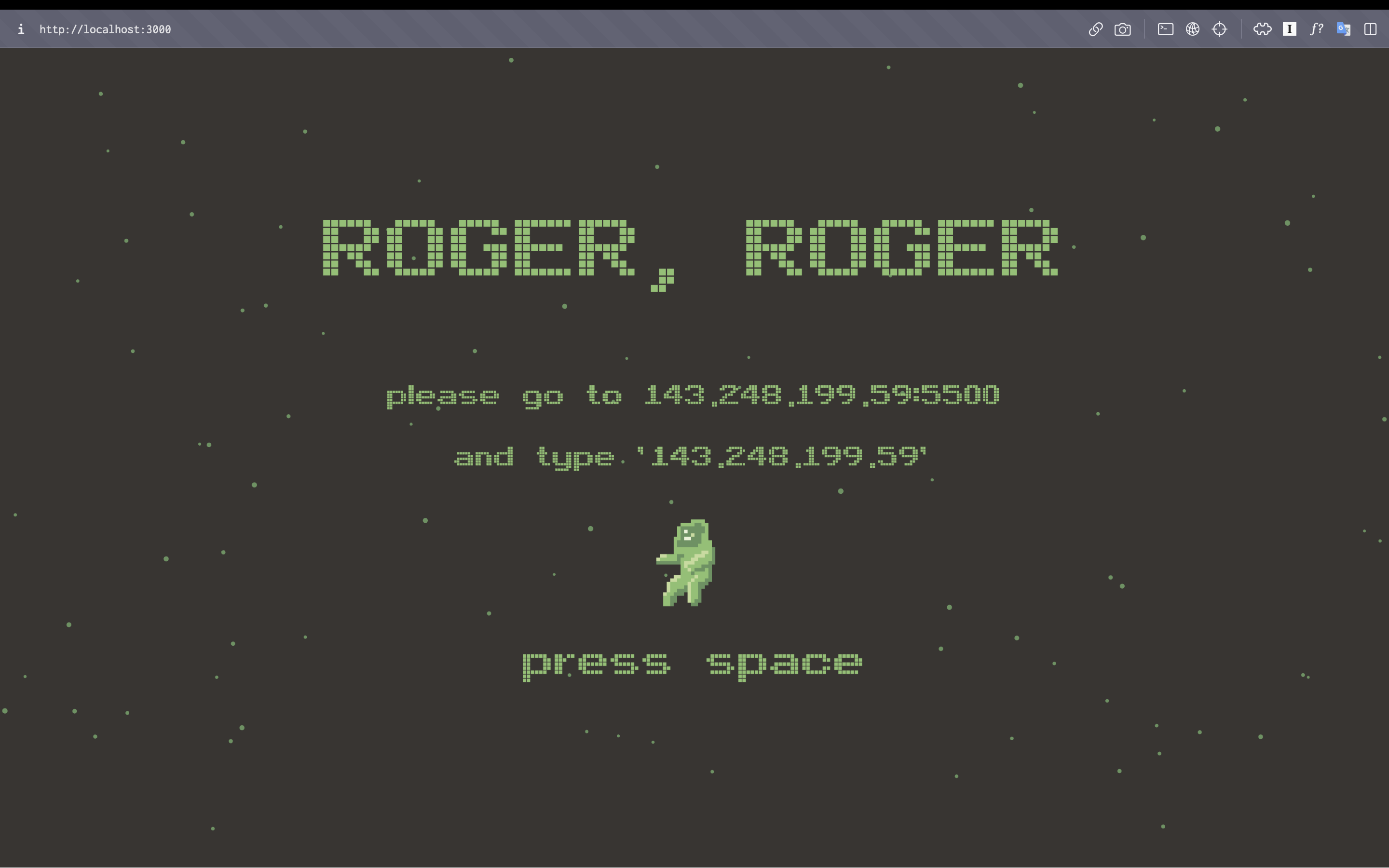Click the 'press space' prompt text
Image resolution: width=1389 pixels, height=868 pixels.
point(691,663)
